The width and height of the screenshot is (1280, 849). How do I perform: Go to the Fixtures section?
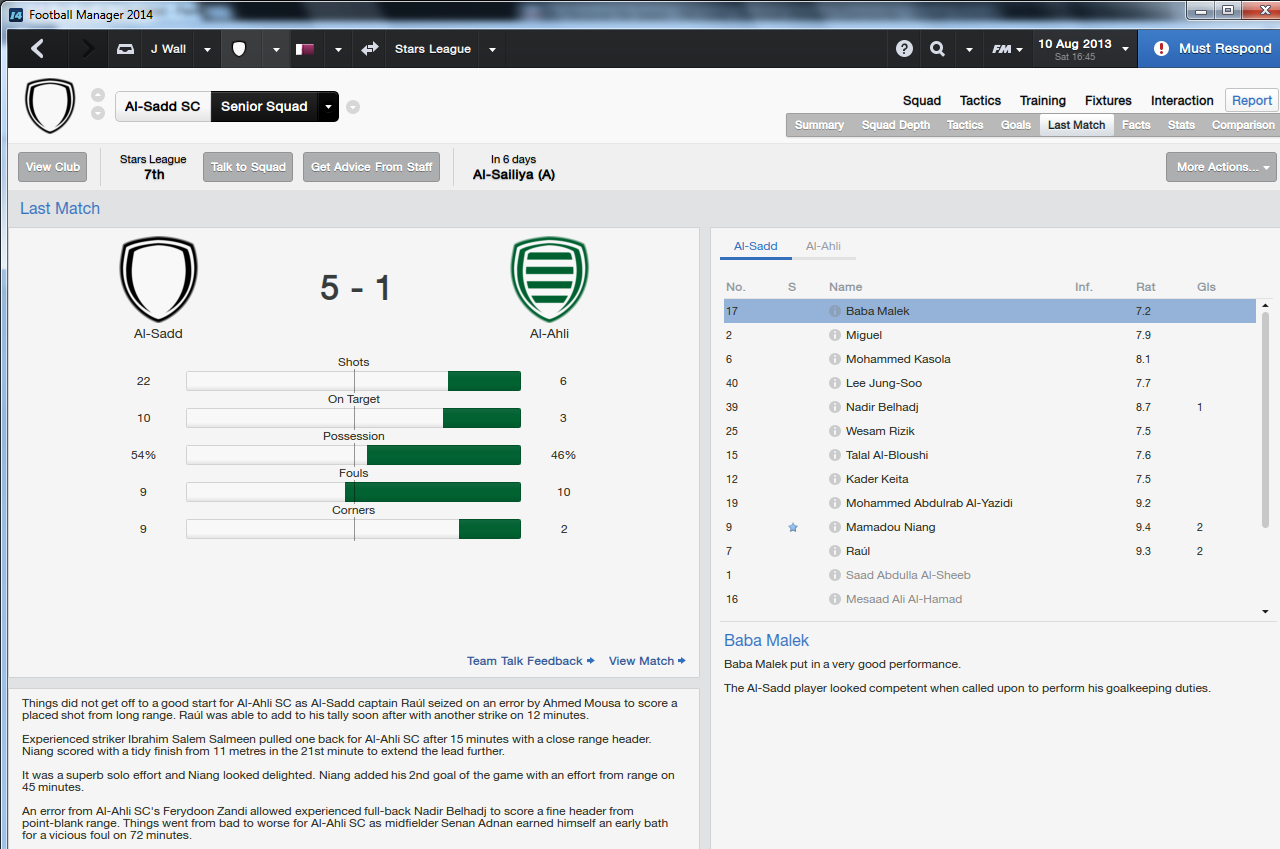1108,100
